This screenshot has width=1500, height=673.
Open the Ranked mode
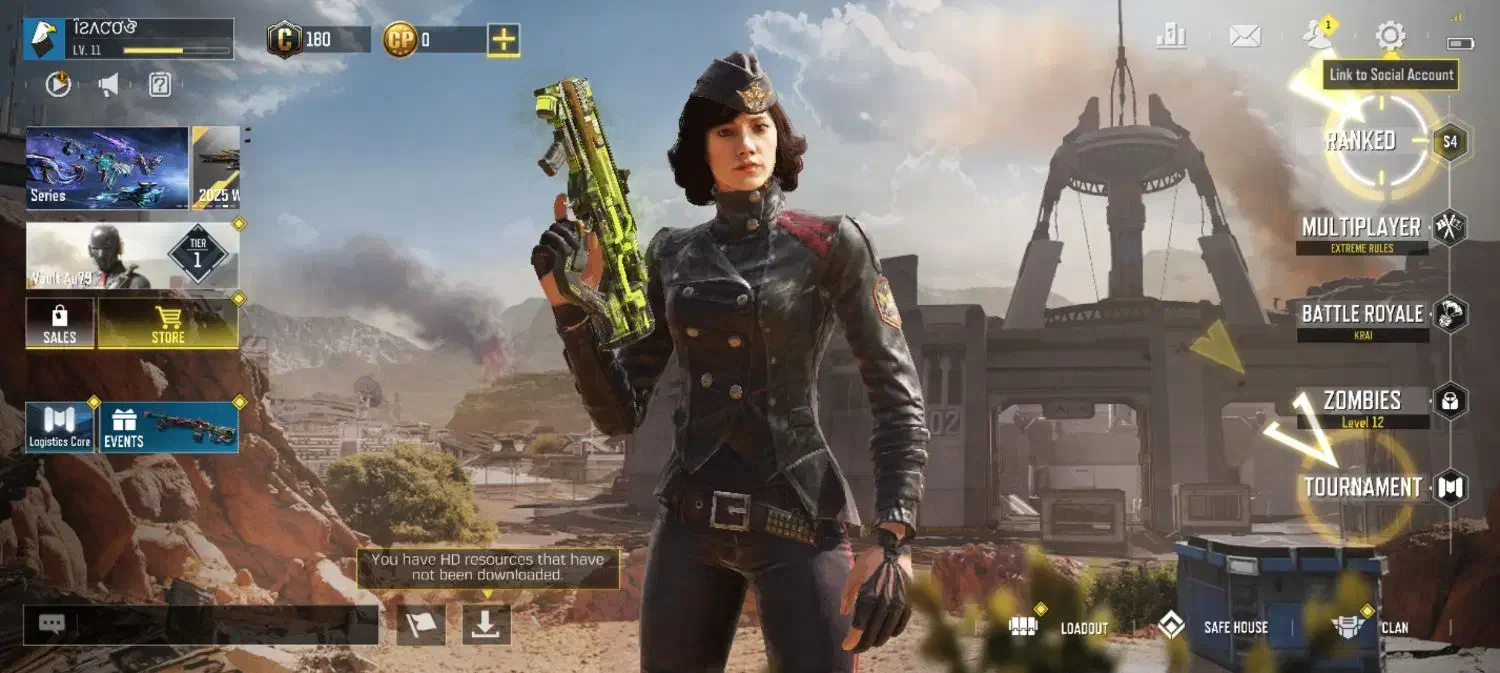[x=1361, y=141]
